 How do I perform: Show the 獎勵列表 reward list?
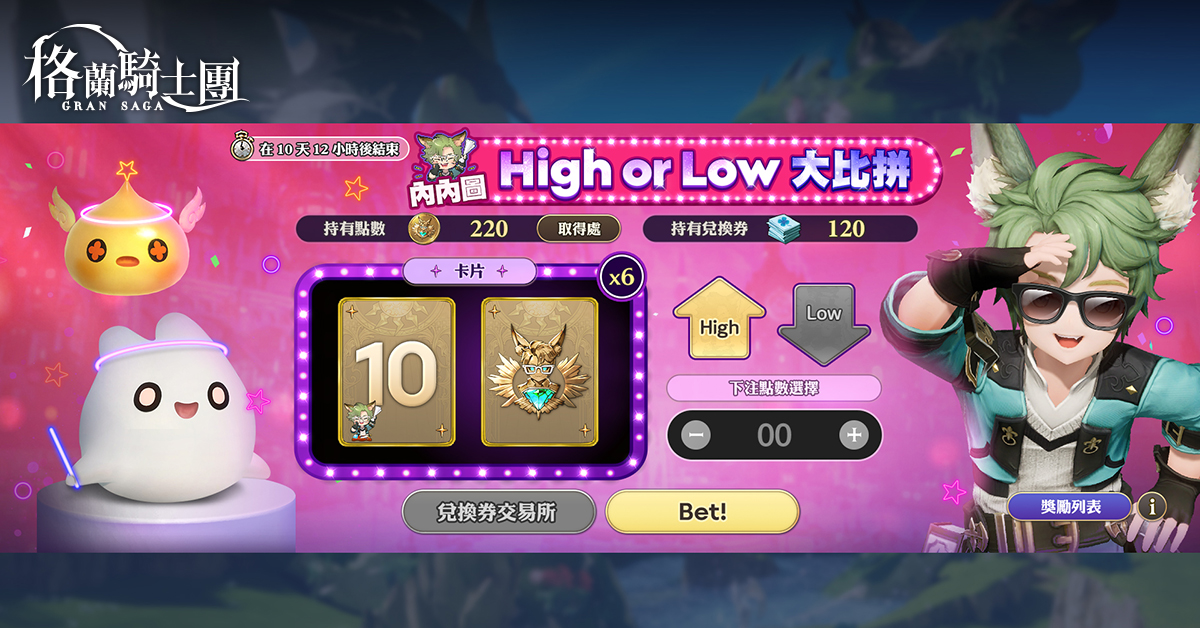tap(1069, 507)
